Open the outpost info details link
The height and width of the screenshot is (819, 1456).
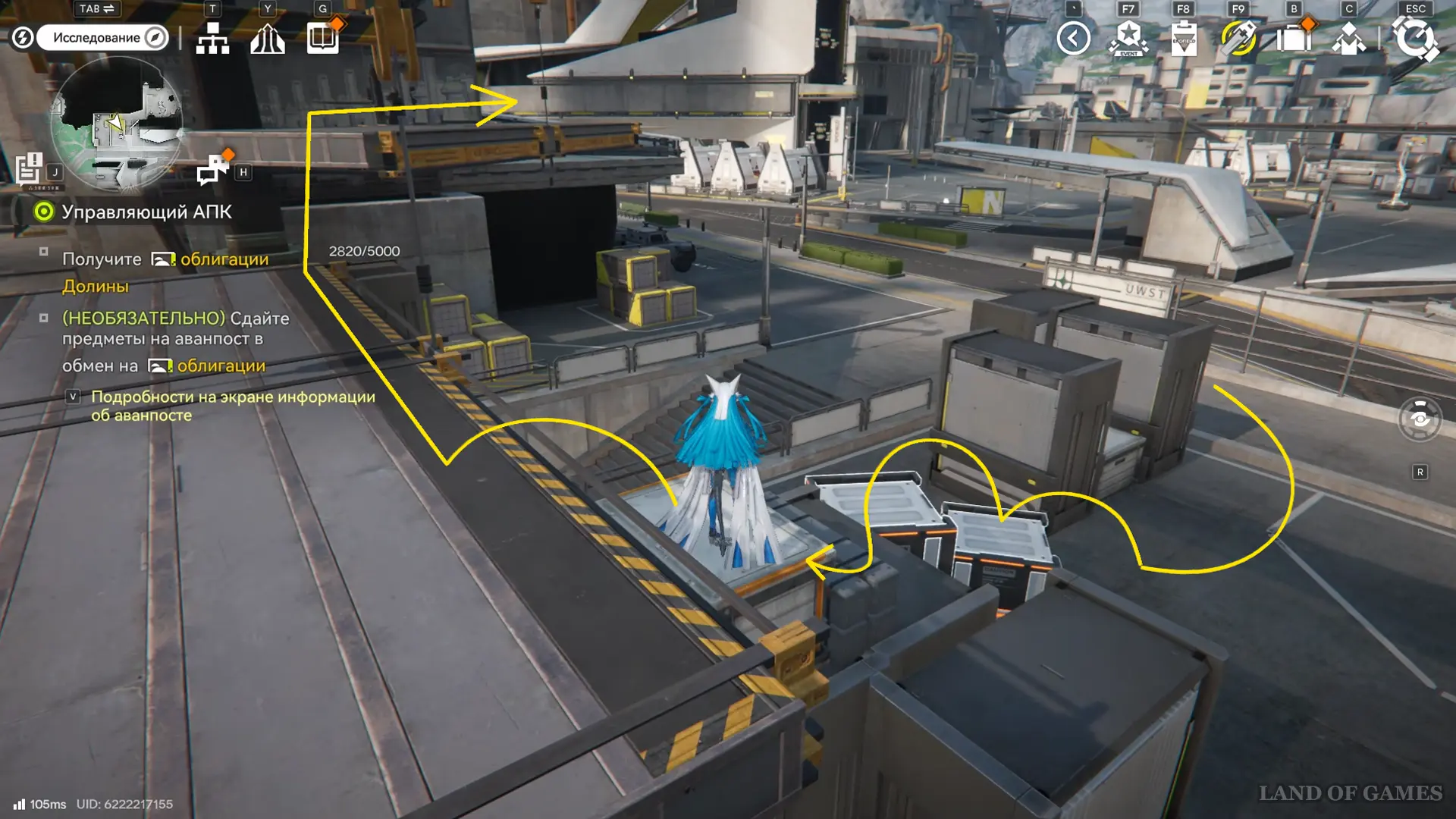click(233, 406)
